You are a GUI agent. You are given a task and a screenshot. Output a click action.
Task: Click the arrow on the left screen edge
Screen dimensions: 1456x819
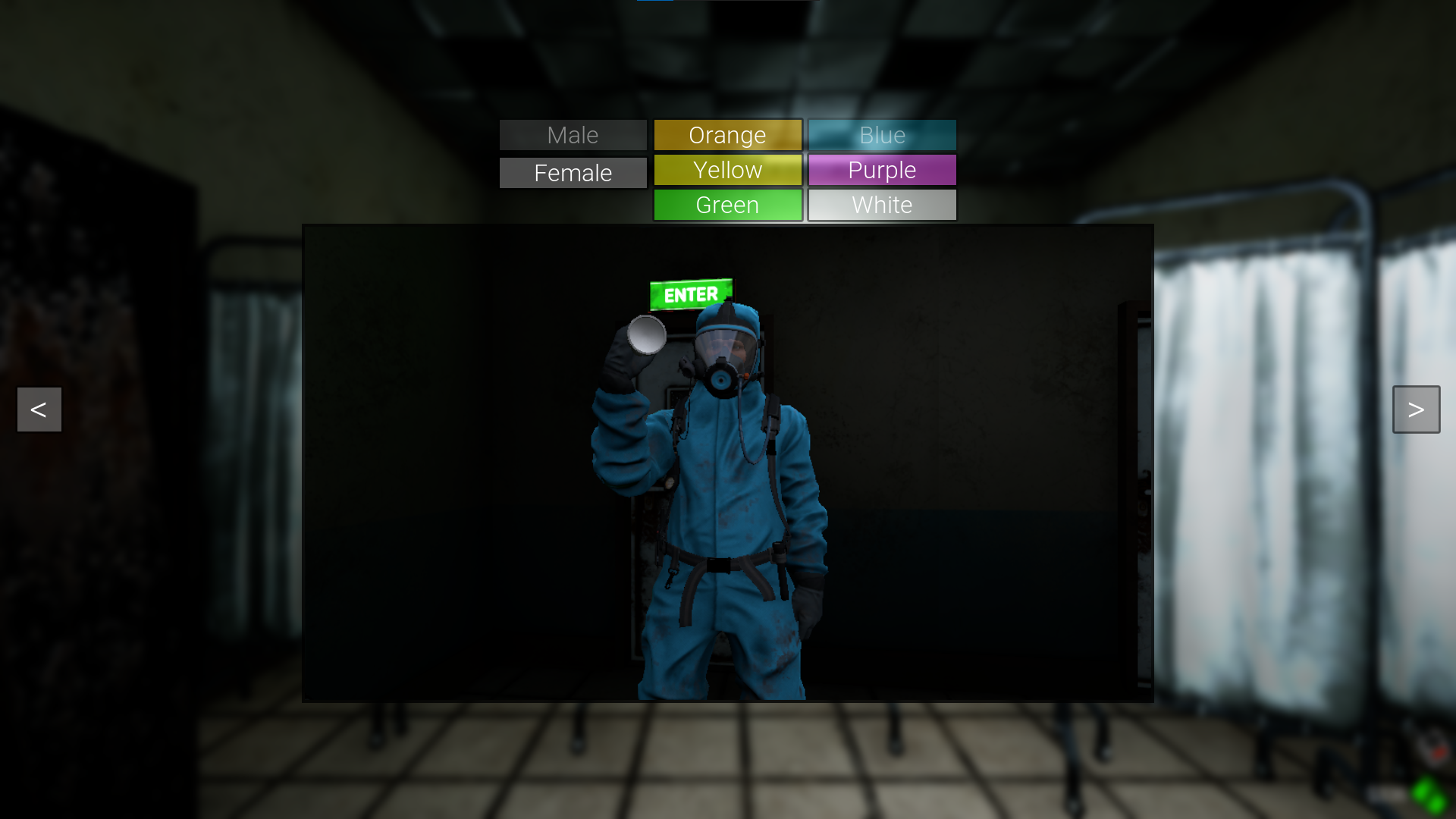(38, 409)
